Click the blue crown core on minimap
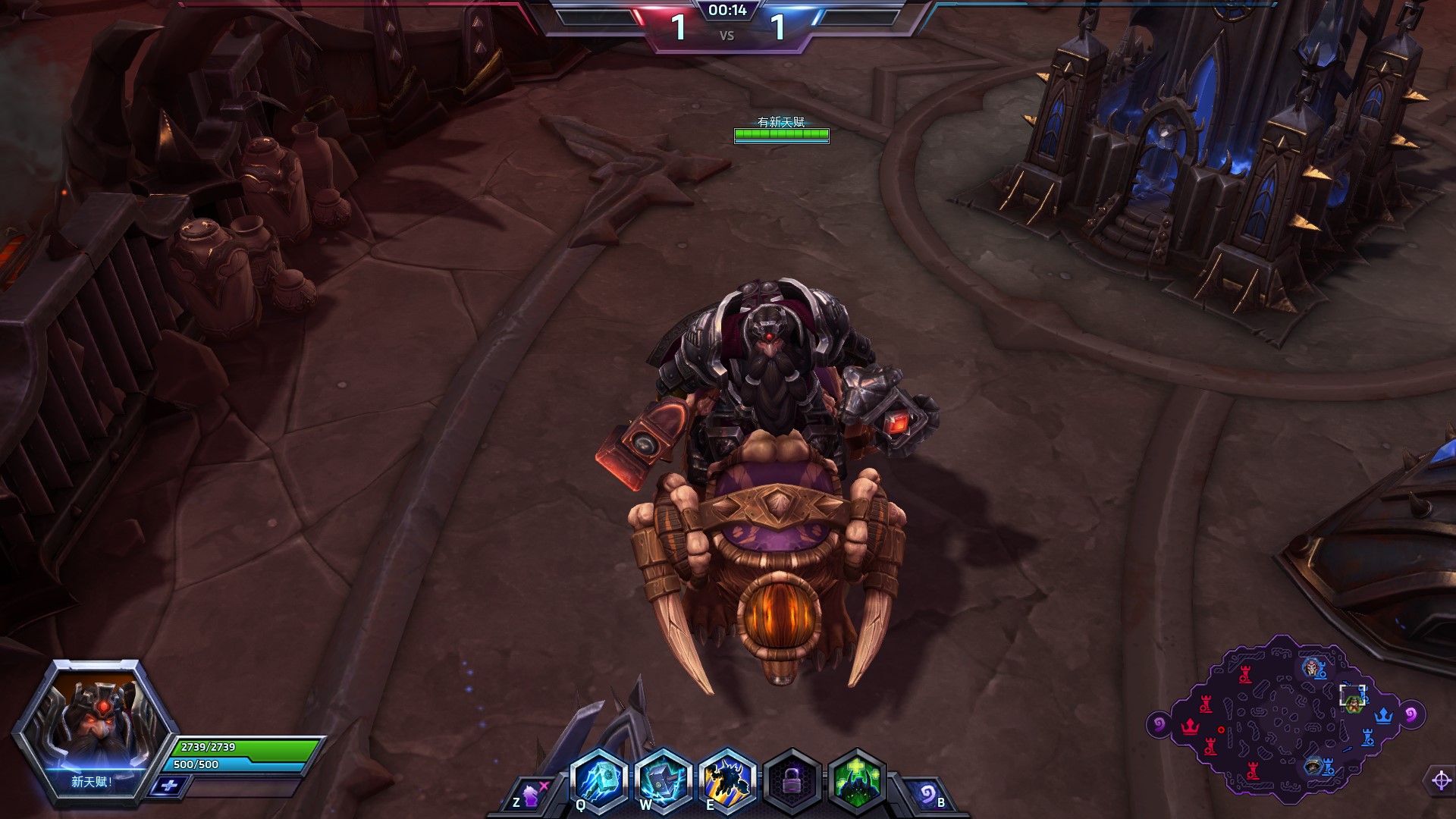Image resolution: width=1456 pixels, height=819 pixels. pos(1384,715)
